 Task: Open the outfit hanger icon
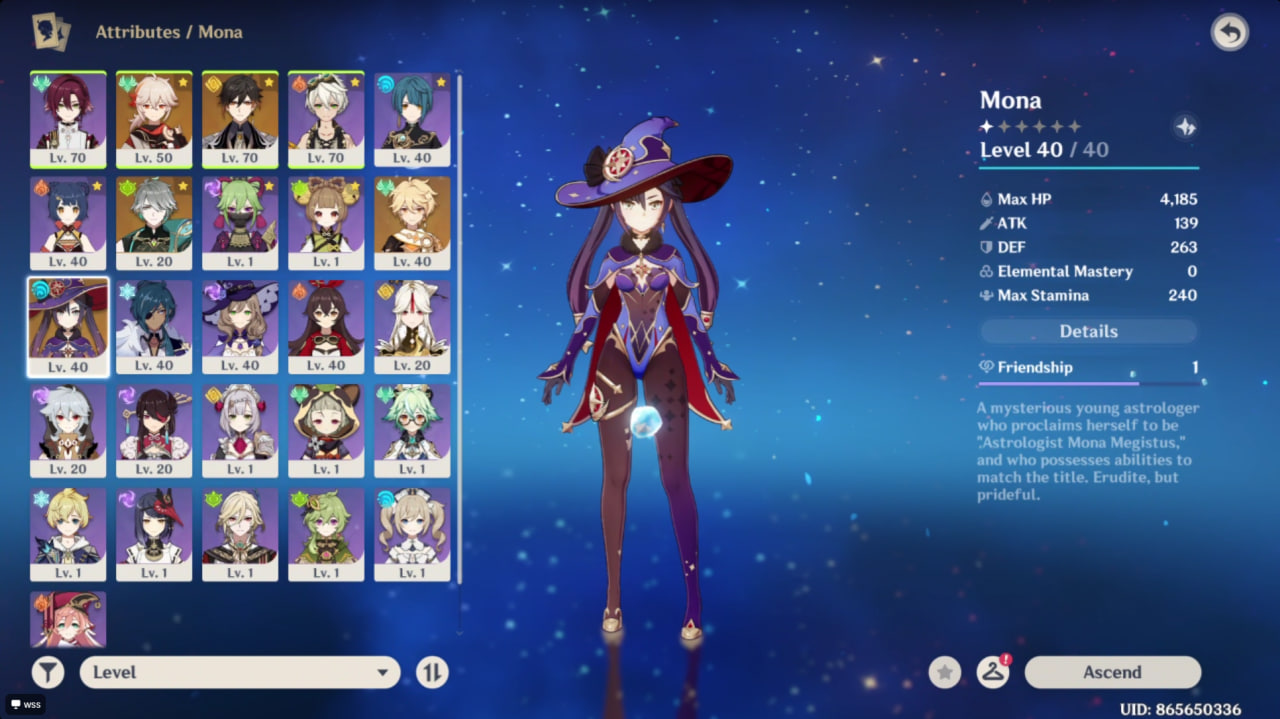pos(992,672)
